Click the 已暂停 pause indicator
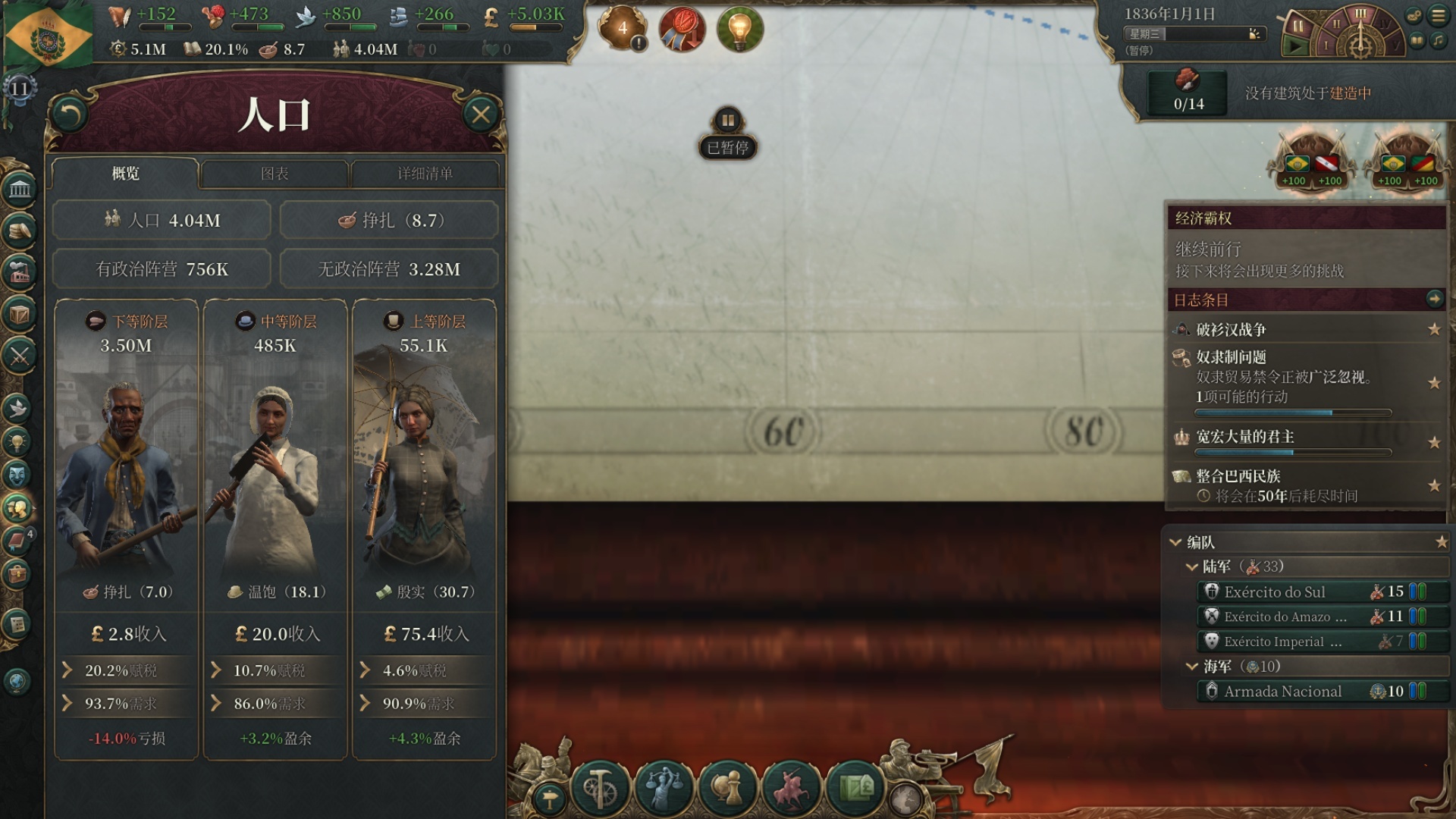Screen dimensions: 1456x819 (x=727, y=134)
